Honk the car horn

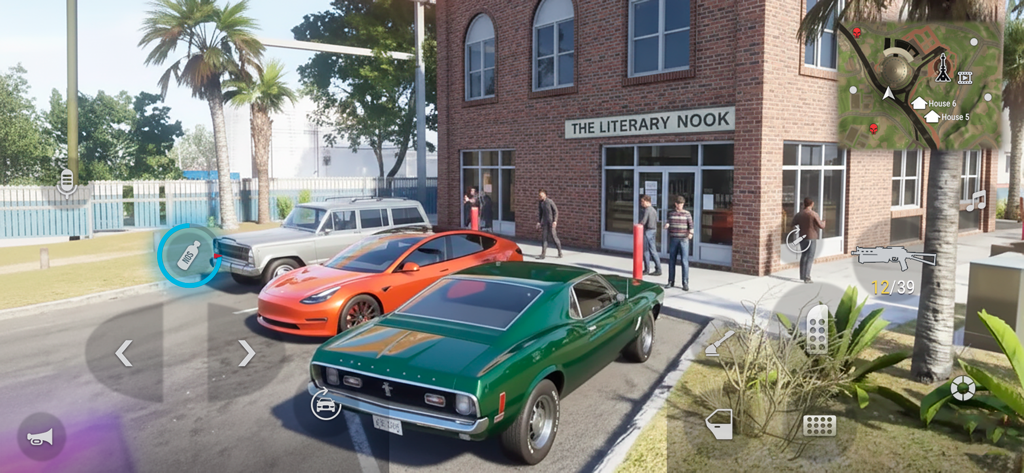click(x=41, y=437)
